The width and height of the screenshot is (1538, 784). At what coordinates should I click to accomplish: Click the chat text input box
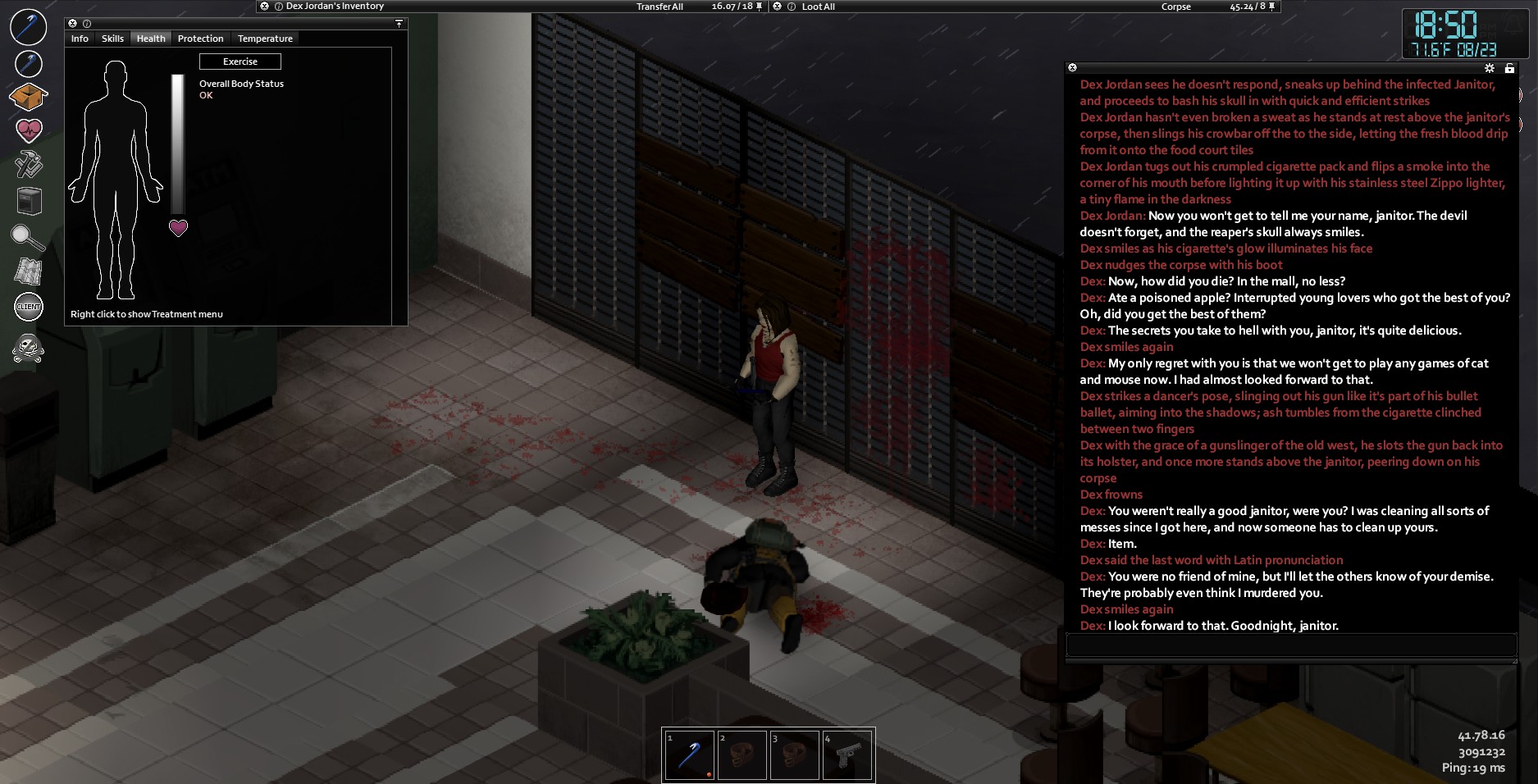point(1290,645)
